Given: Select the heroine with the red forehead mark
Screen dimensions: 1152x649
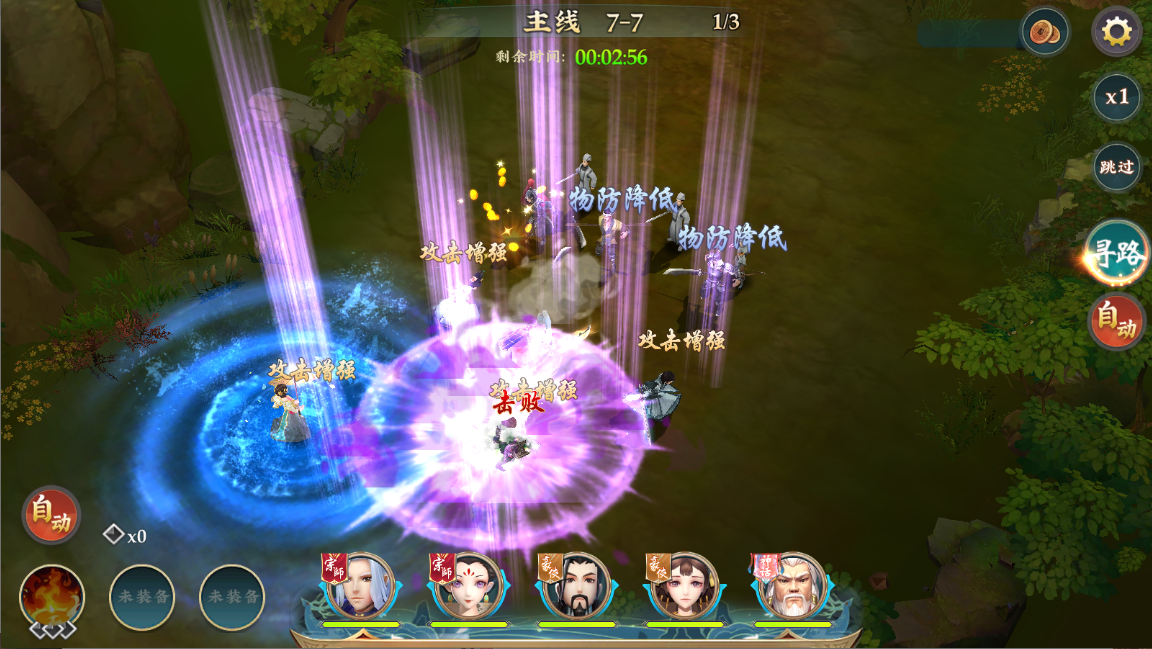Looking at the screenshot, I should tap(468, 586).
